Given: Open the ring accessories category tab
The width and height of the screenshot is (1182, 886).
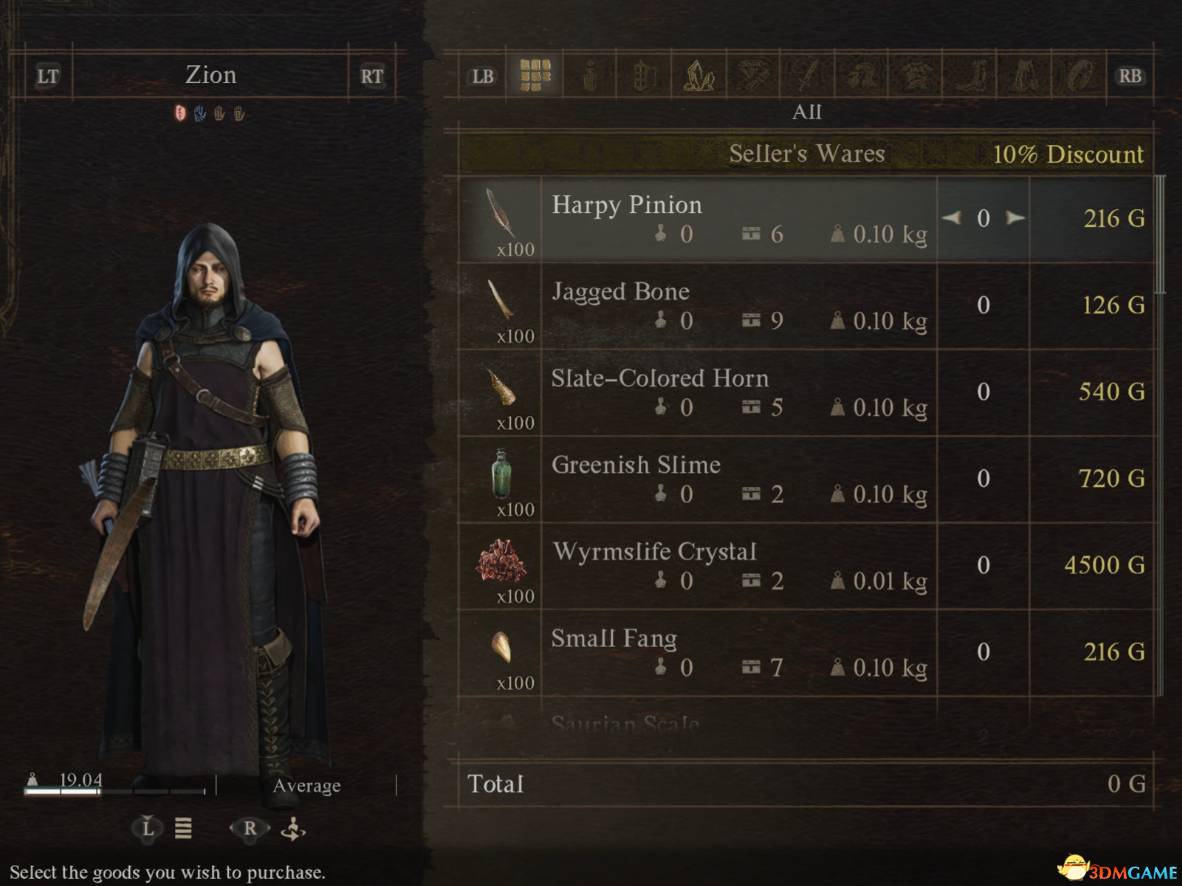Looking at the screenshot, I should [x=1078, y=75].
